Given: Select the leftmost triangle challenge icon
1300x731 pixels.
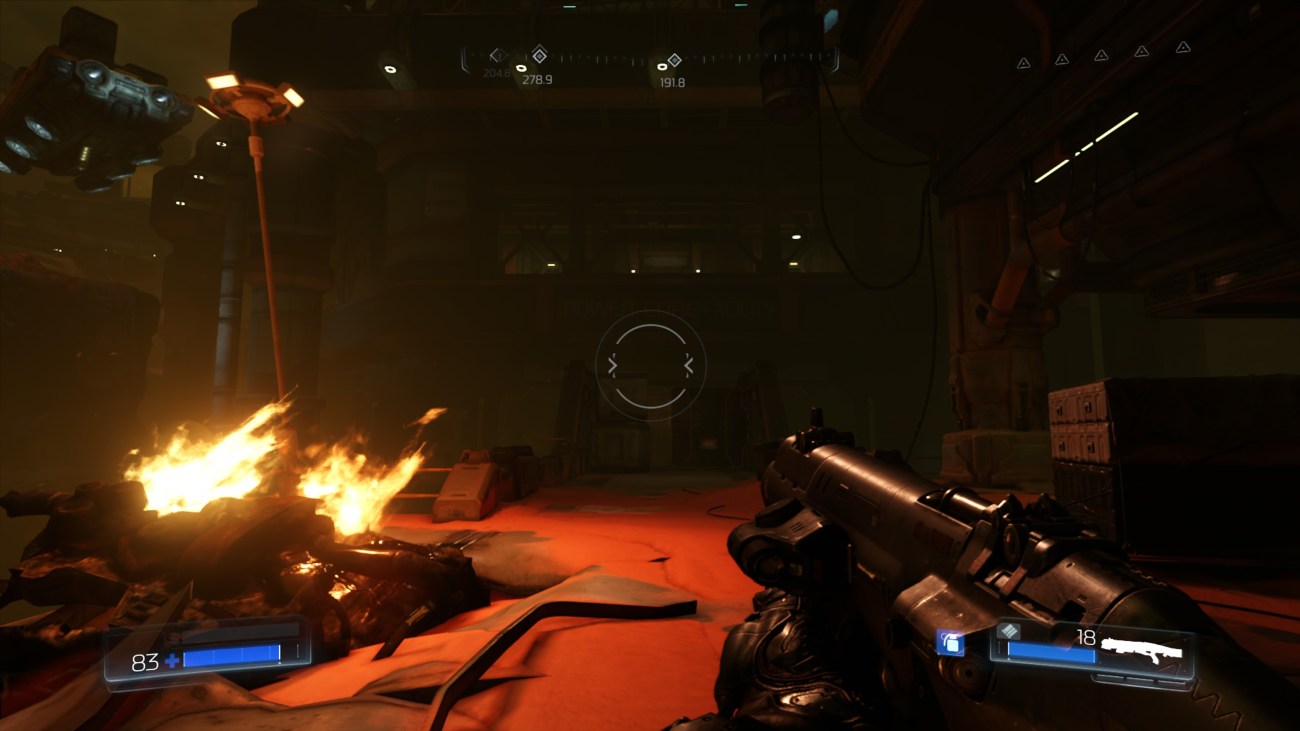Looking at the screenshot, I should click(x=1023, y=63).
